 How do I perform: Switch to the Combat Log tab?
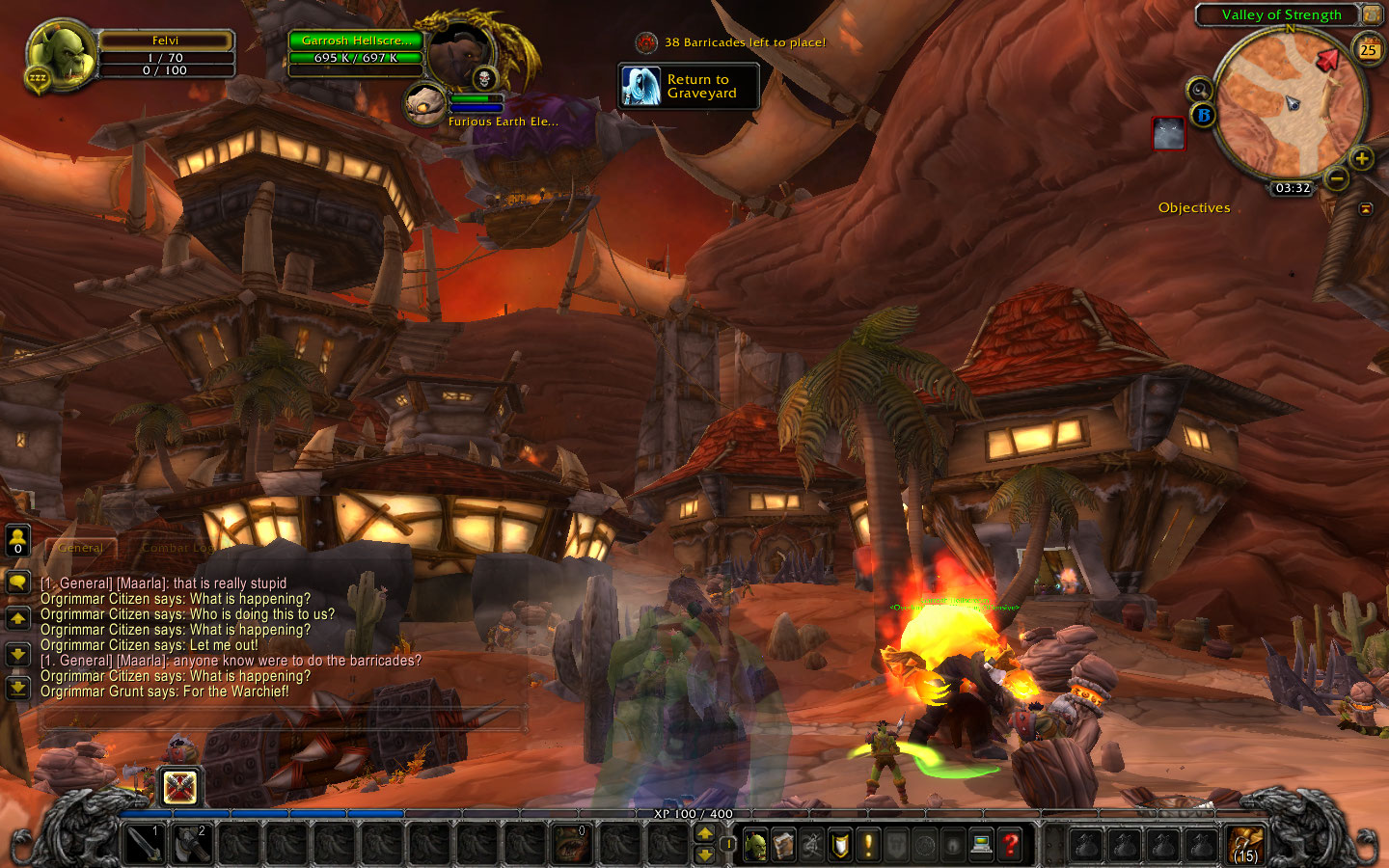177,548
